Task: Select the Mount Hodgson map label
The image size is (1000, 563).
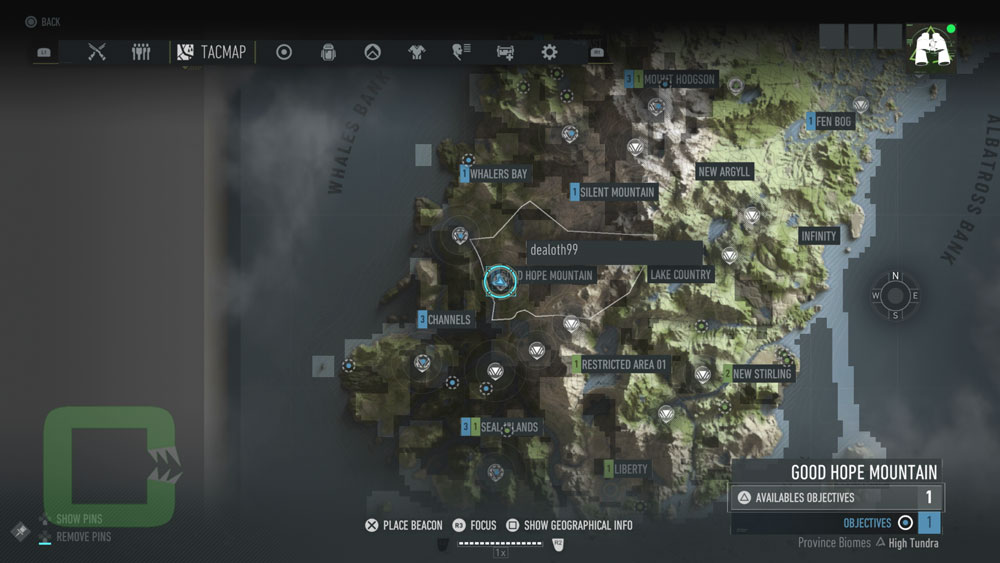Action: (679, 79)
